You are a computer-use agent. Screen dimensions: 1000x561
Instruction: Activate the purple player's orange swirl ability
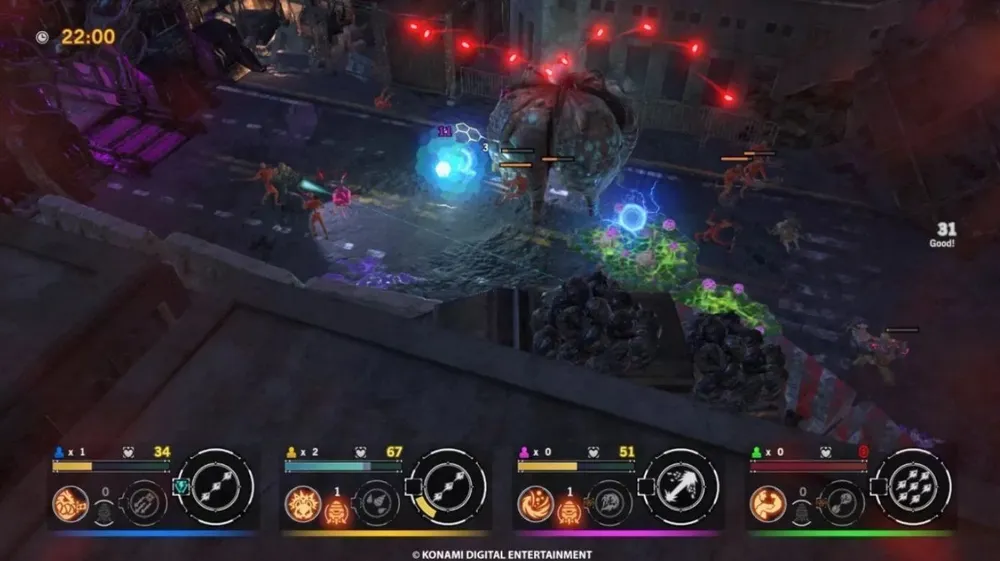tap(535, 502)
